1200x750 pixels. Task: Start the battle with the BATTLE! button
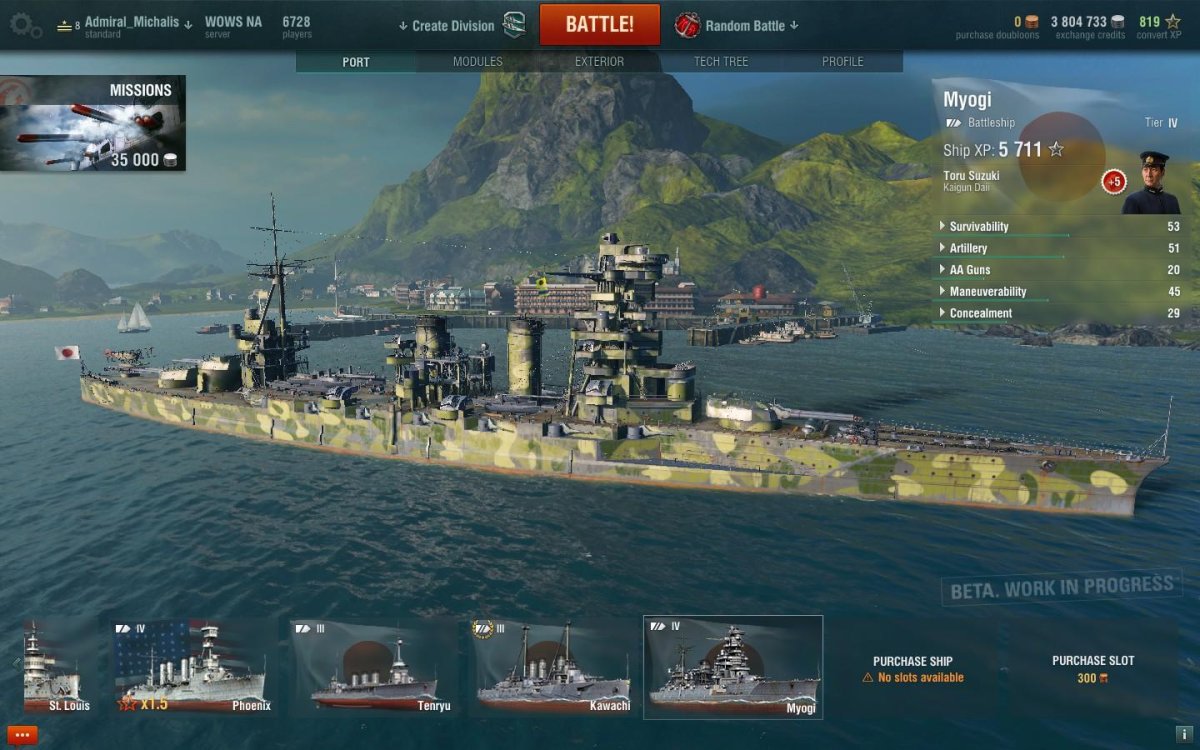click(x=599, y=25)
